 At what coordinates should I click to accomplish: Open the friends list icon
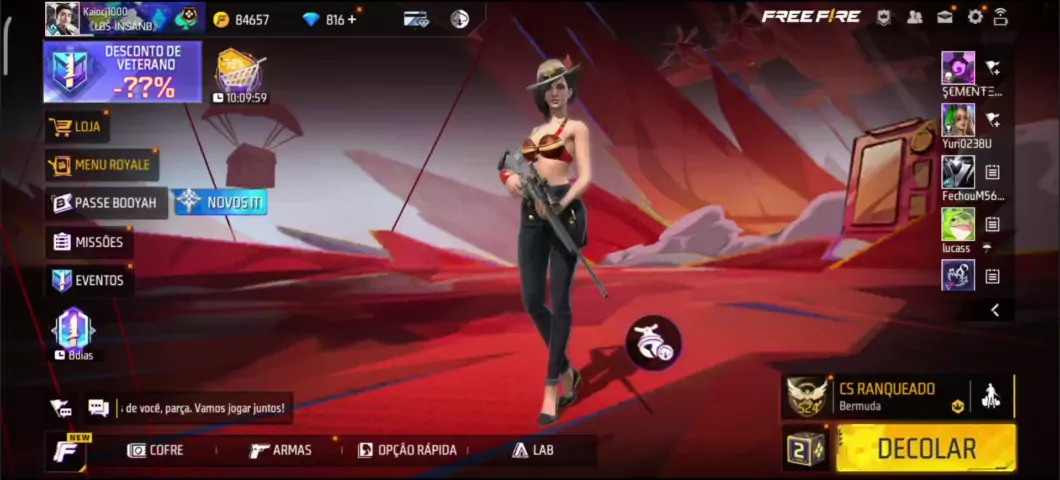(915, 17)
